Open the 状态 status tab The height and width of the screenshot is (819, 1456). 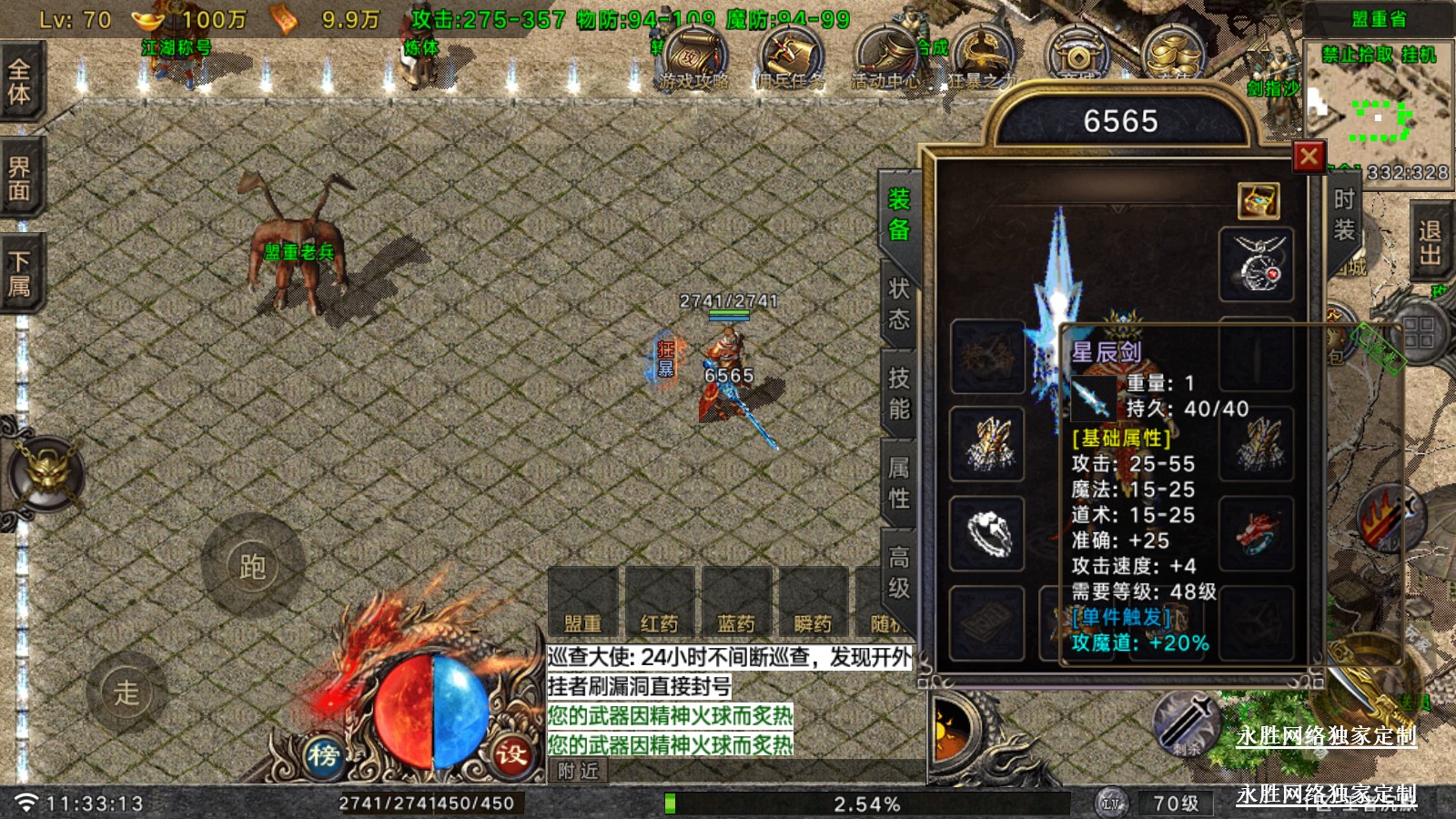pyautogui.click(x=899, y=304)
